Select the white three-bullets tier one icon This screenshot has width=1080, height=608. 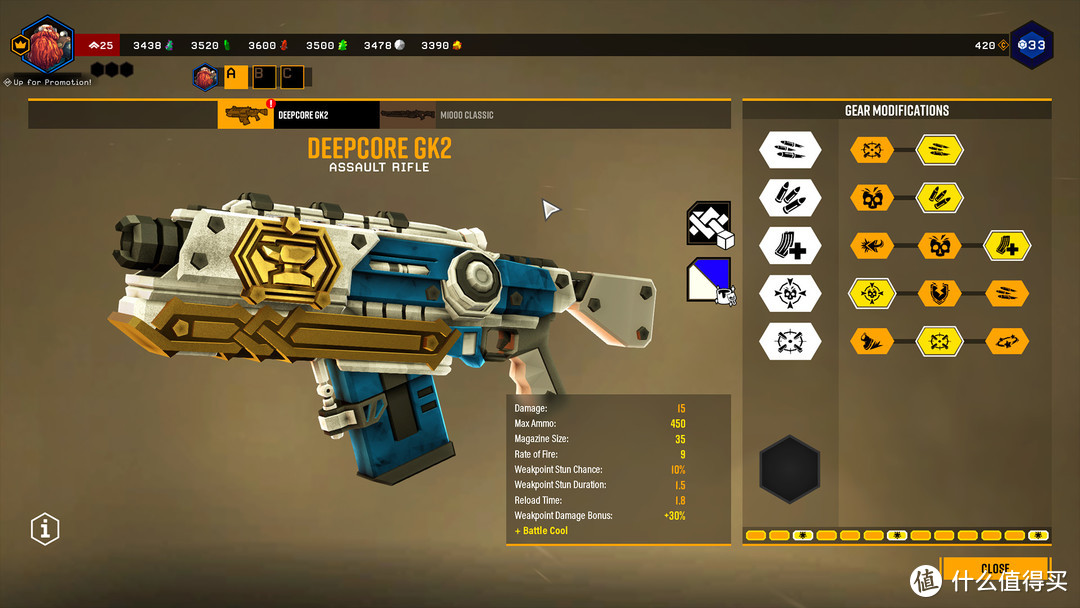pos(790,150)
